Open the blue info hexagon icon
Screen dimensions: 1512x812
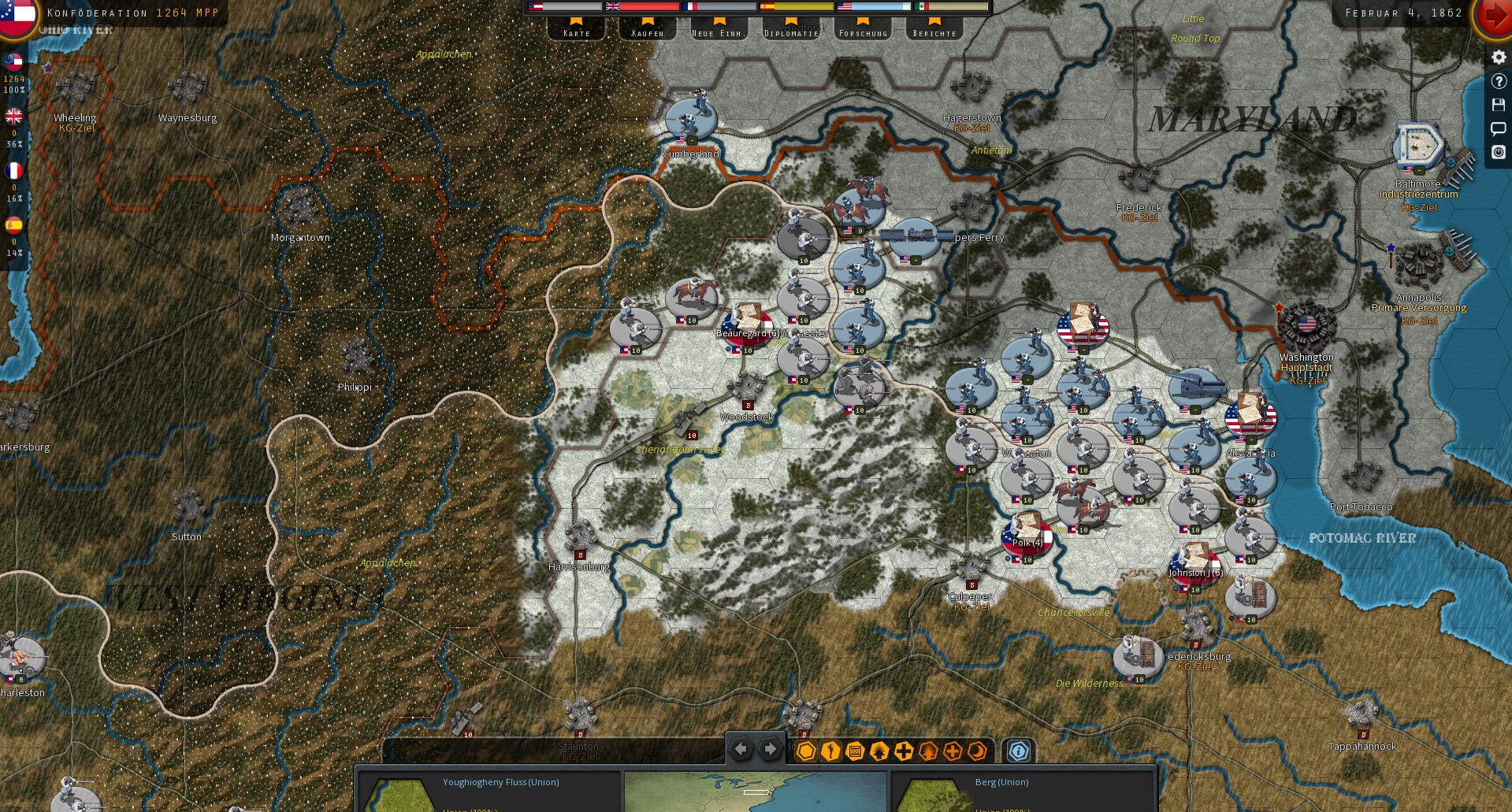1018,751
